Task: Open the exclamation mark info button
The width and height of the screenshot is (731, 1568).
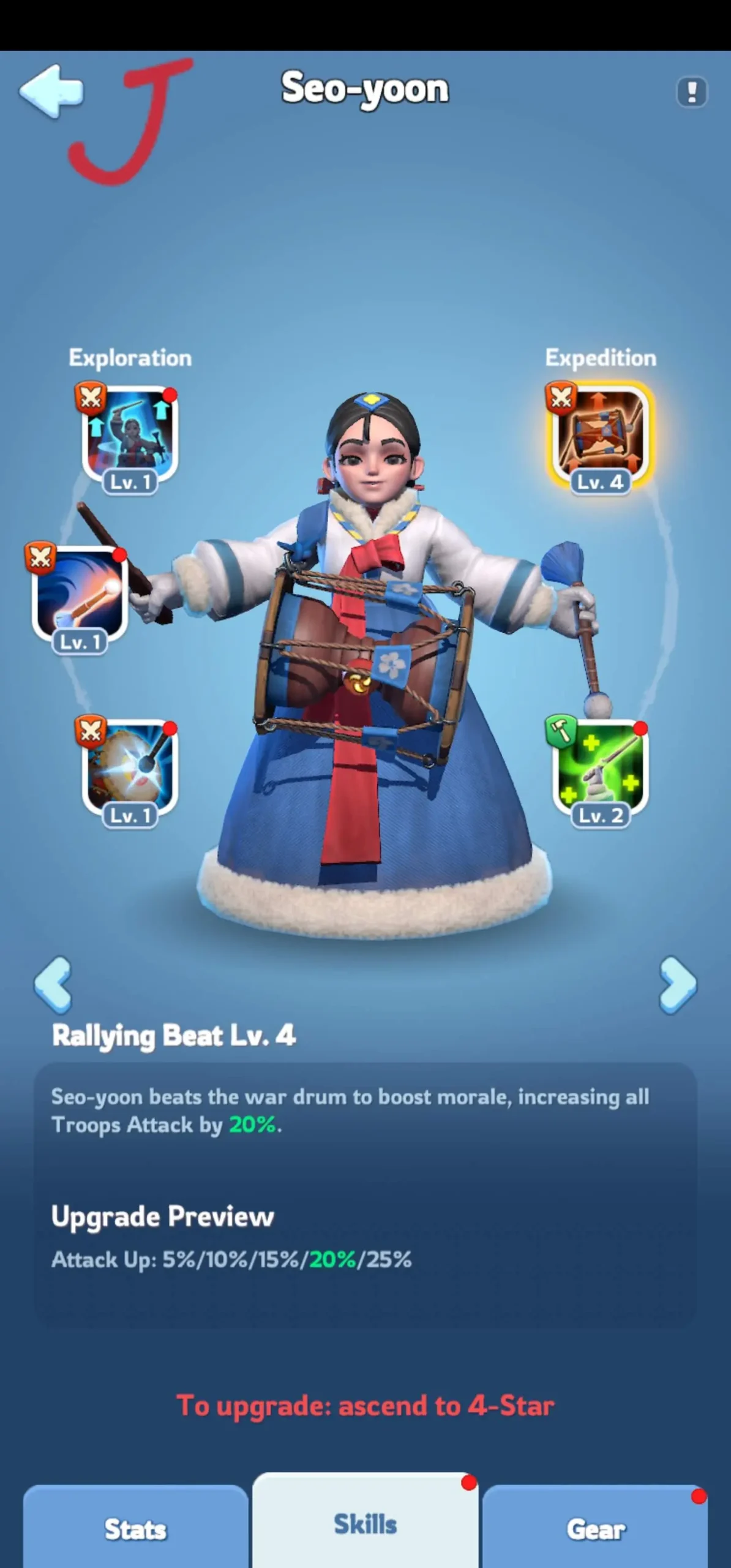Action: point(692,92)
